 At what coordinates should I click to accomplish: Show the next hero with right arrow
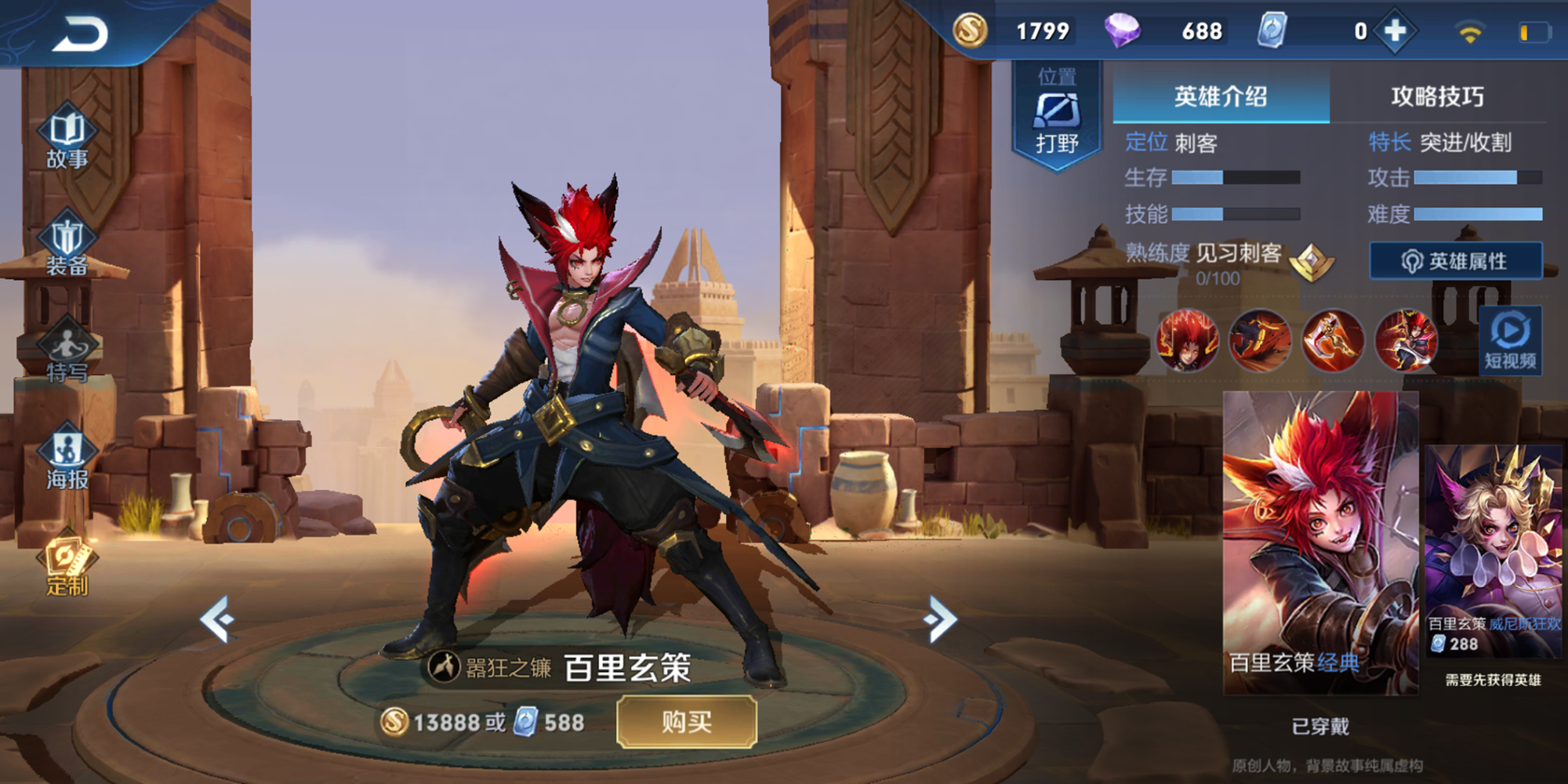(941, 619)
